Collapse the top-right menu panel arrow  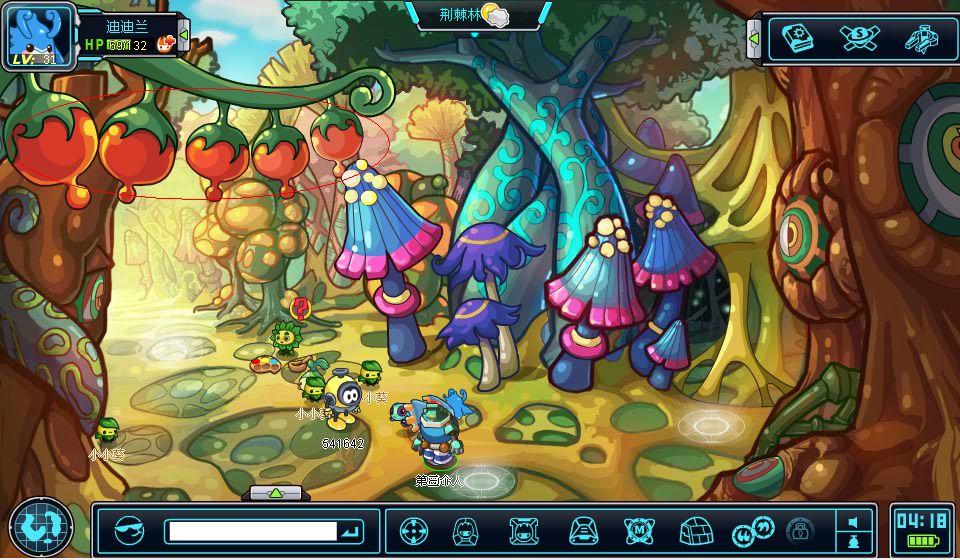[x=754, y=39]
